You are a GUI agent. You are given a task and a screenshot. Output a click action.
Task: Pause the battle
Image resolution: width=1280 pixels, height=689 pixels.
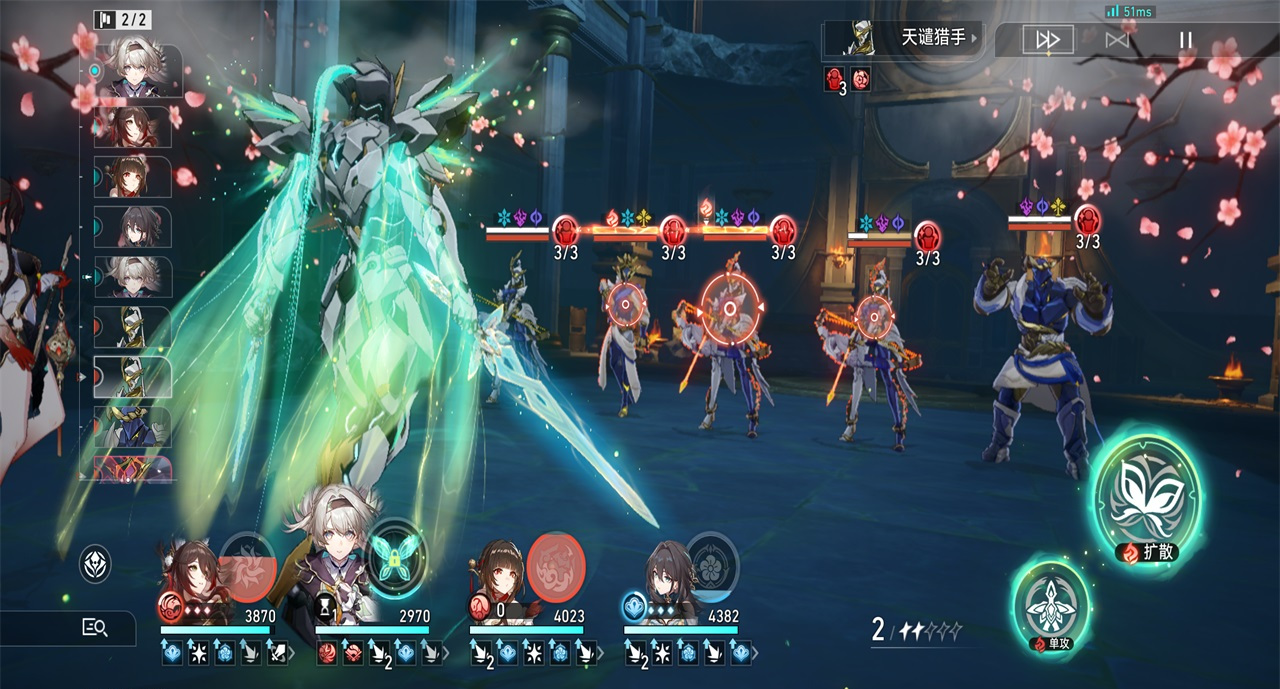click(1186, 40)
